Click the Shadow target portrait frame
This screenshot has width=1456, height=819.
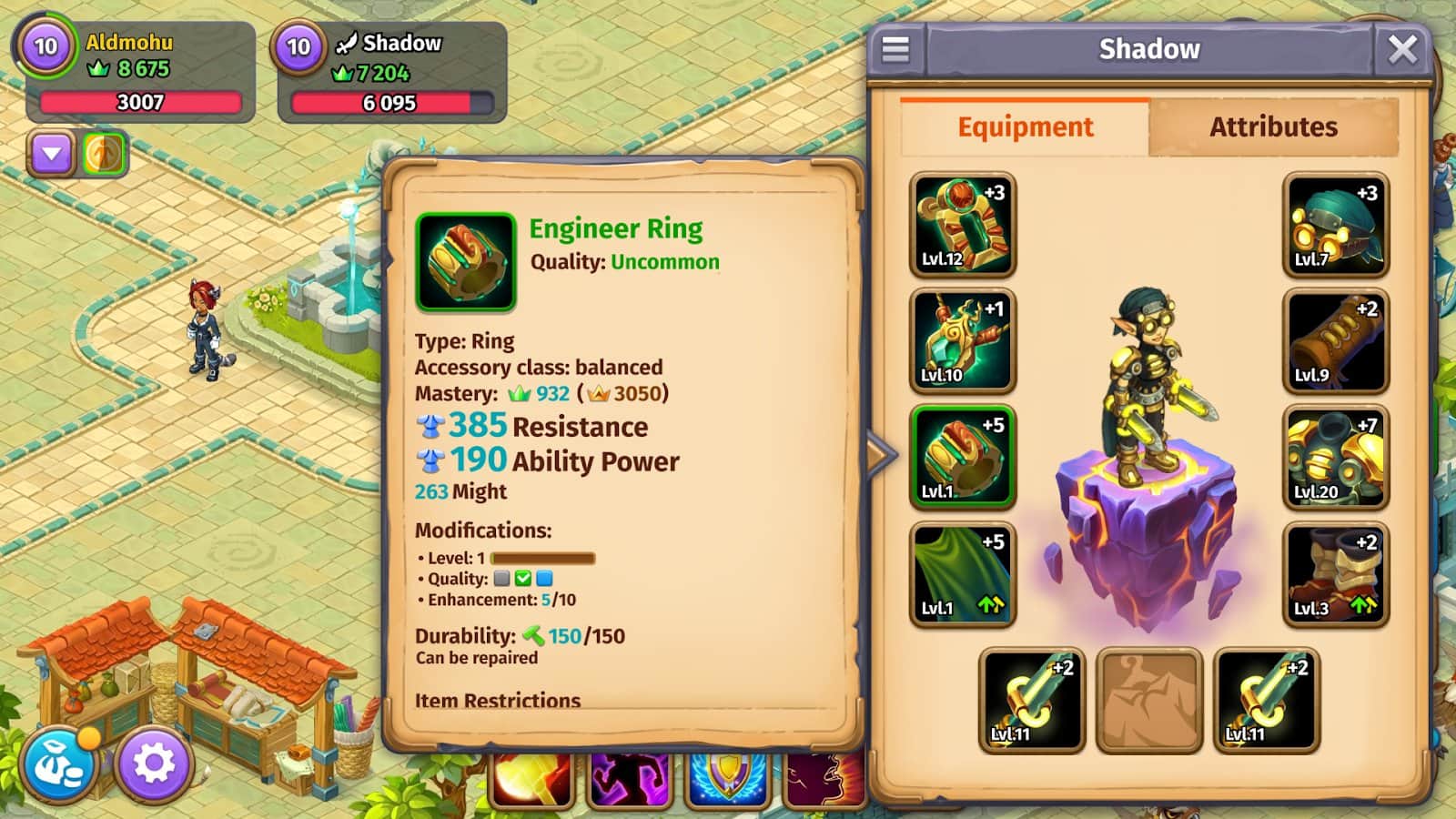click(x=299, y=46)
